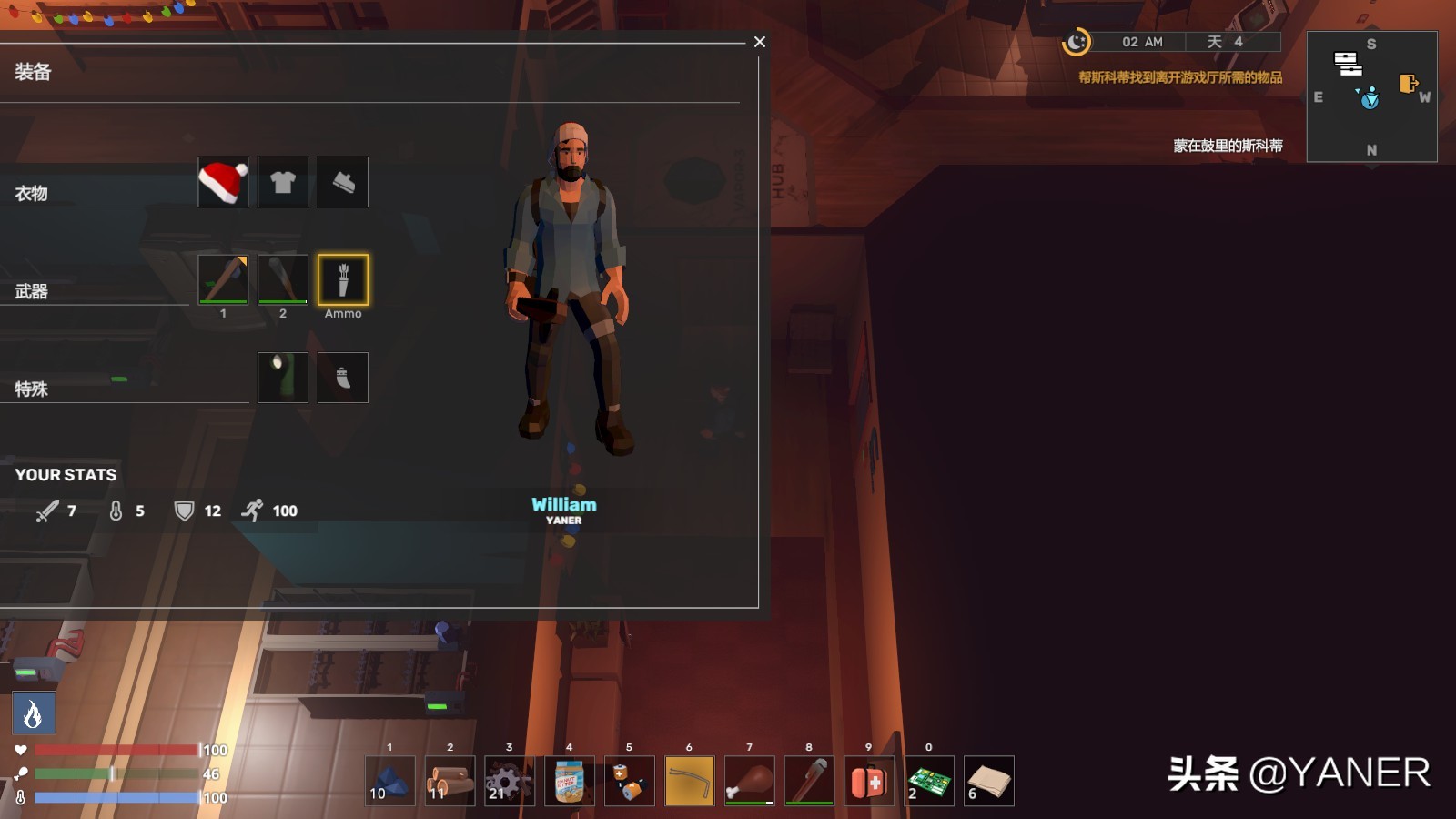
Task: Select the green circuit board slot
Action: coord(929,781)
